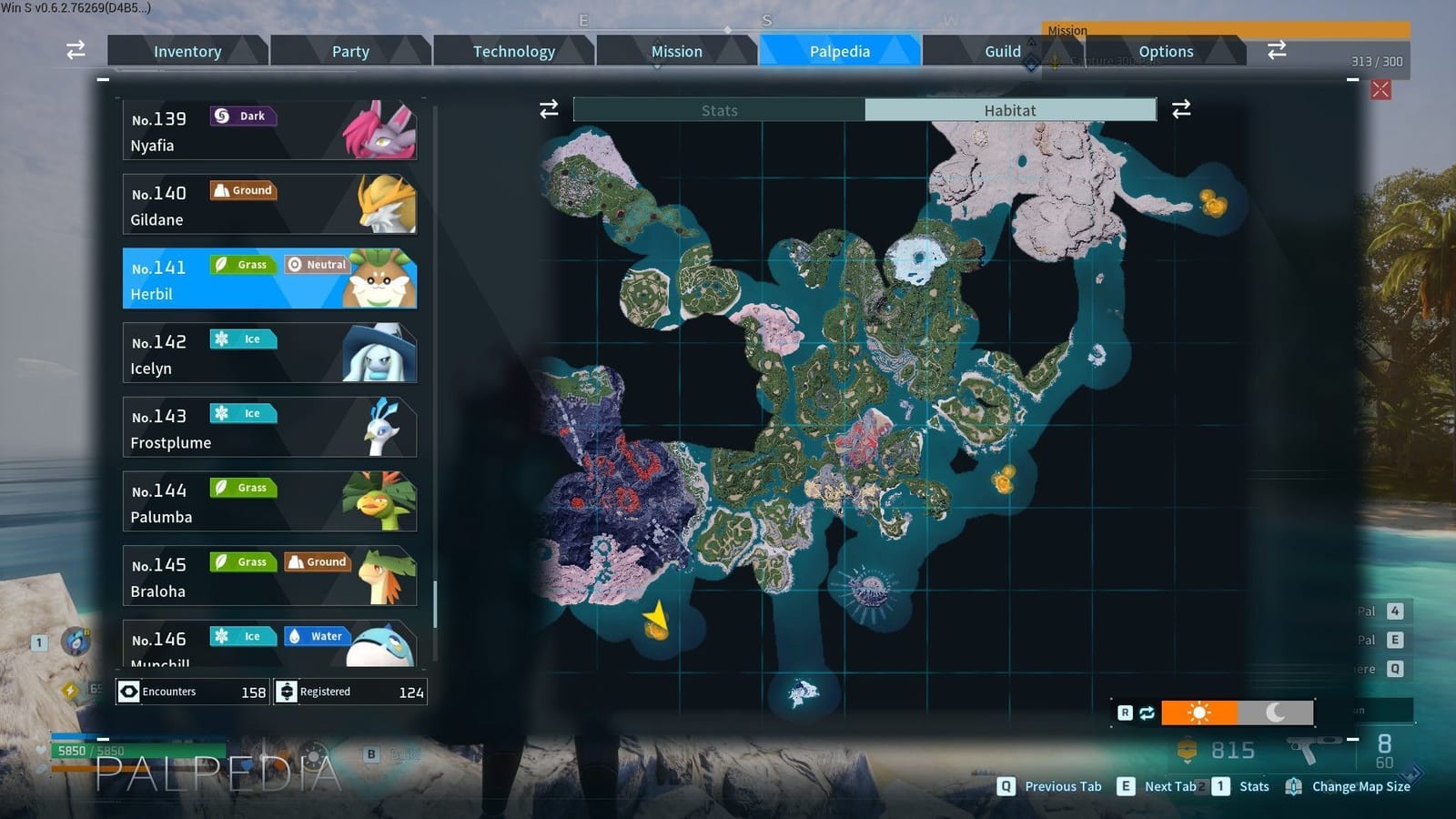Screen dimensions: 1456x819
Task: Open the Stats sub-tab above the map
Action: pyautogui.click(x=719, y=109)
